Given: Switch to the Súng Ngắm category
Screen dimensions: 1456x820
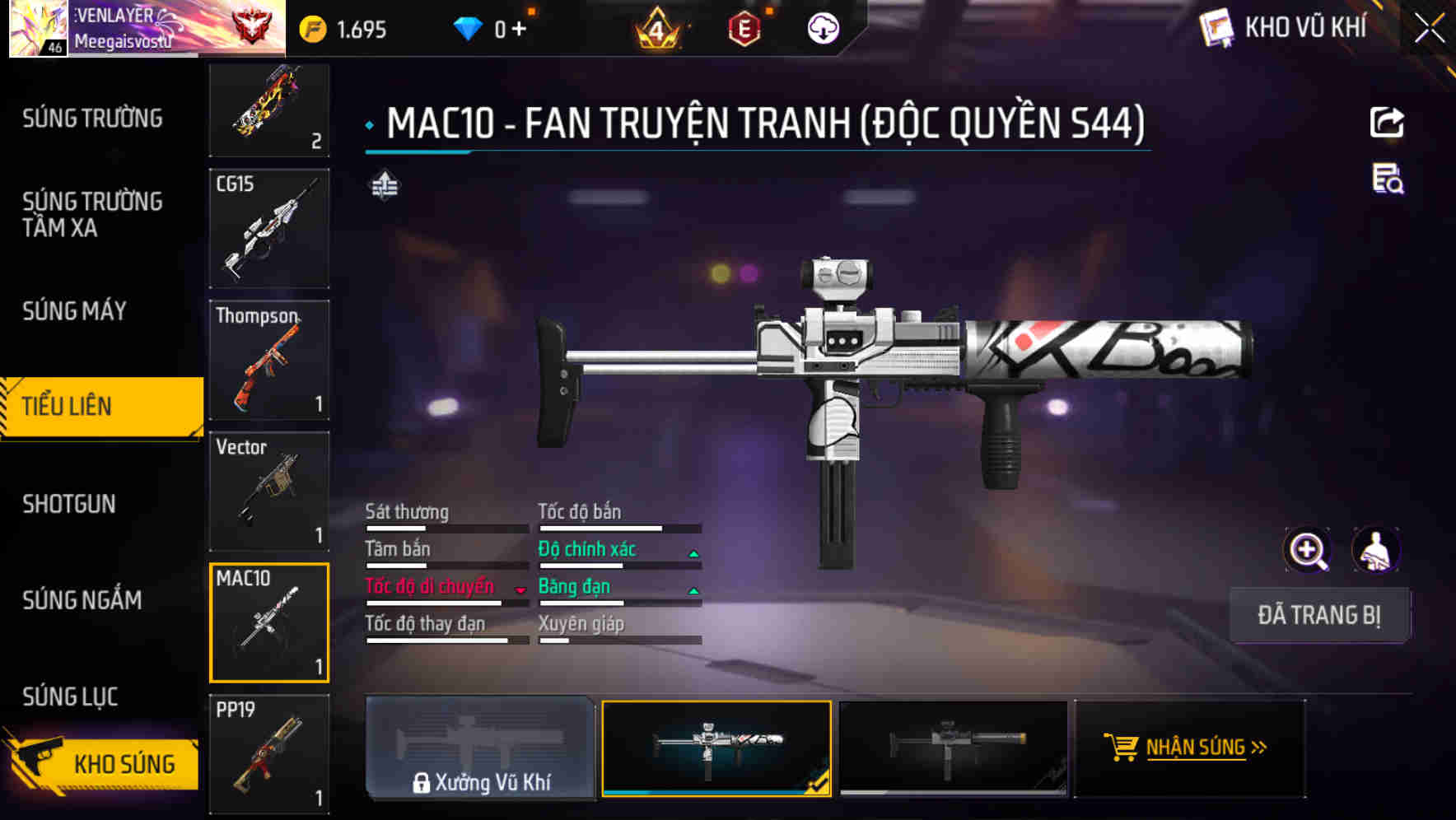Looking at the screenshot, I should [x=82, y=600].
